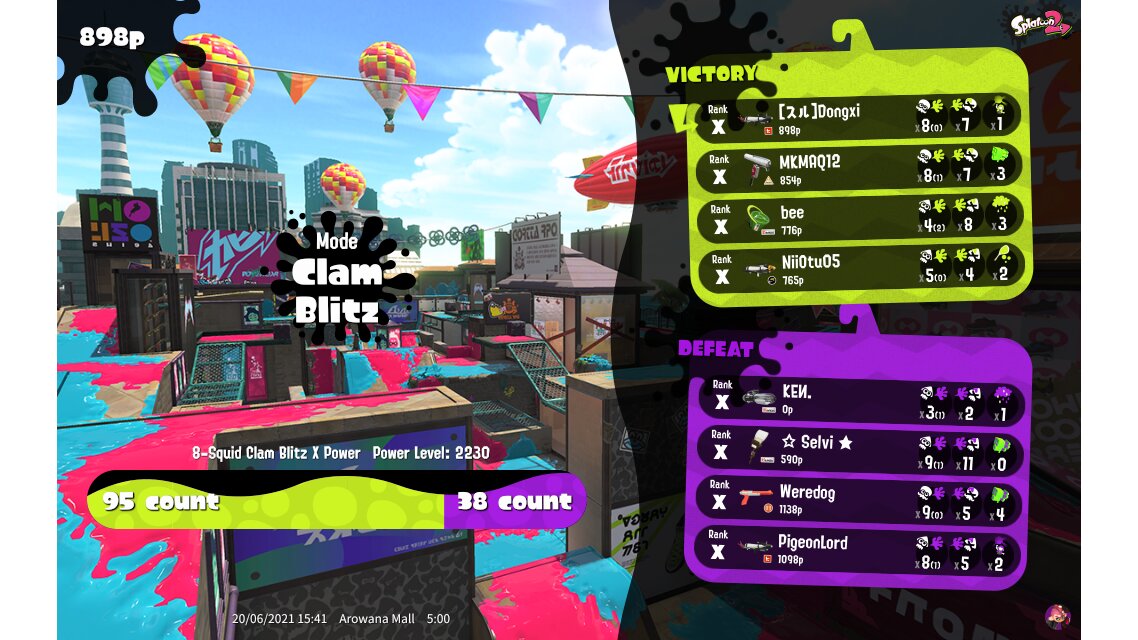Viewport: 1138px width, 640px height.
Task: Choose the PigeonLord player entry
Action: [x=860, y=550]
